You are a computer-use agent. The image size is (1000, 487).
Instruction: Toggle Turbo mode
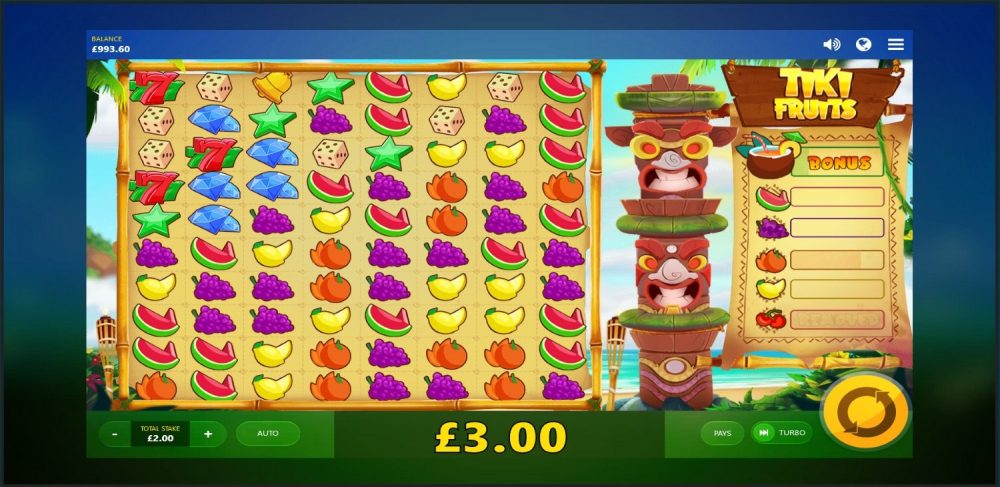click(782, 433)
